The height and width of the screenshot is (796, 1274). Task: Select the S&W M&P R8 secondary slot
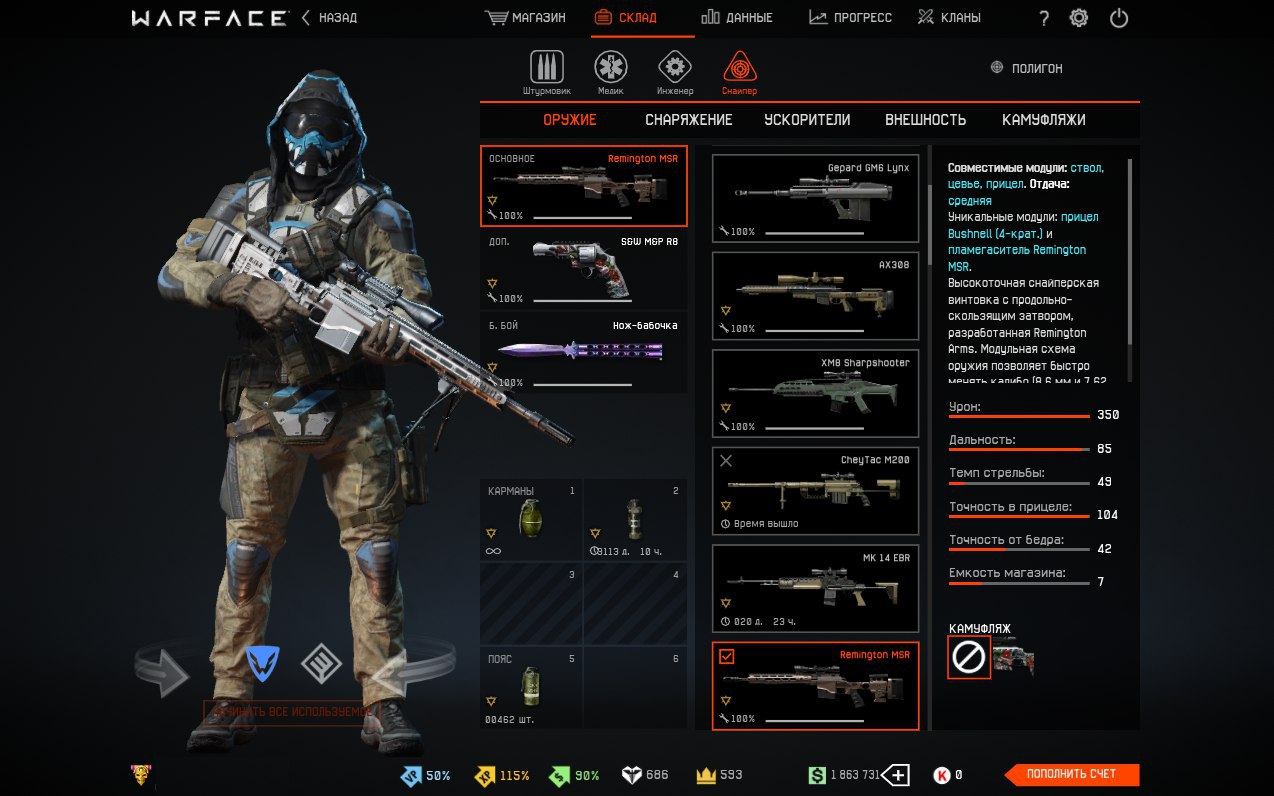coord(583,270)
